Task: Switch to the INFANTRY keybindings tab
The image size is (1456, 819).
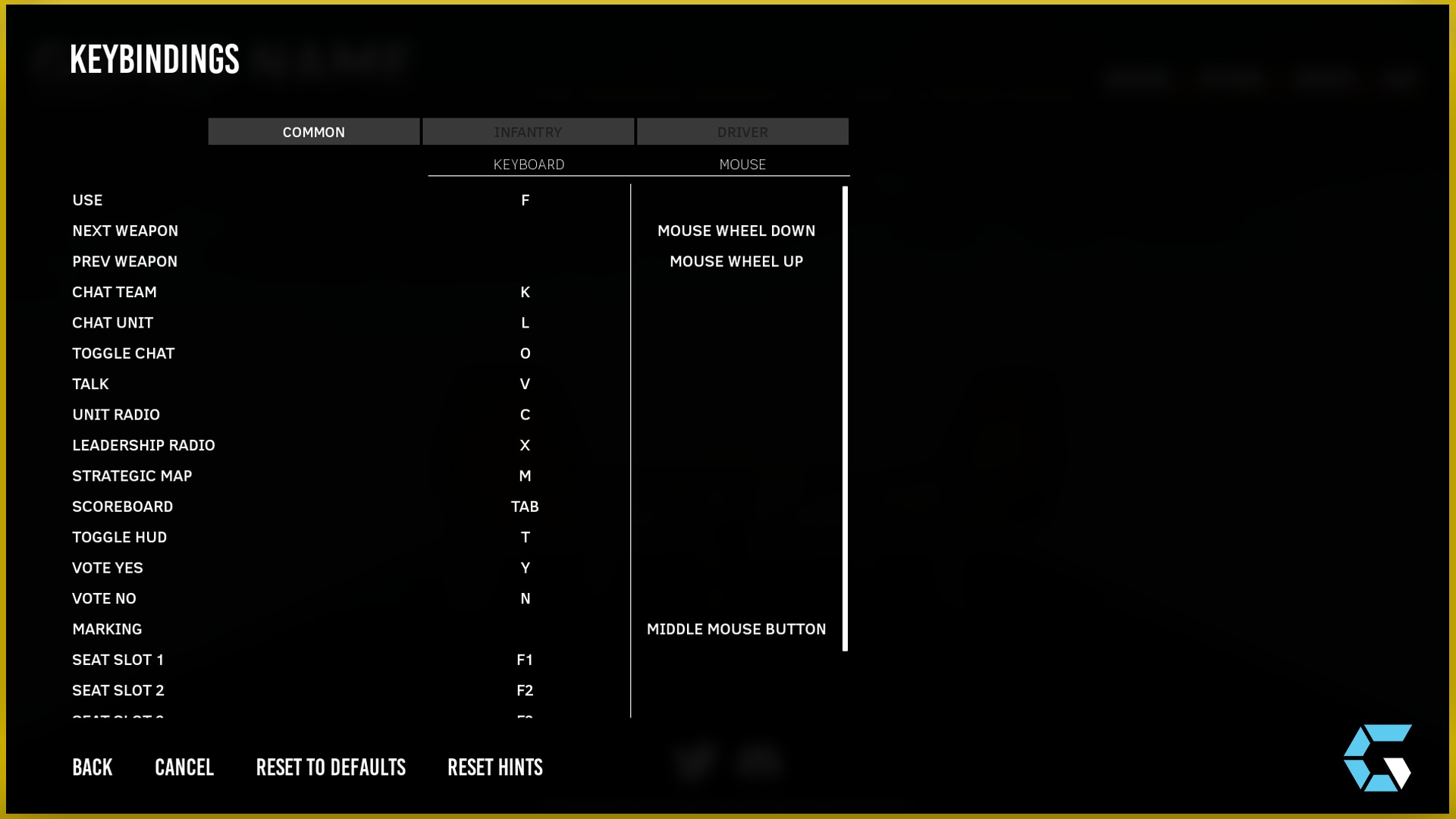Action: [x=529, y=131]
